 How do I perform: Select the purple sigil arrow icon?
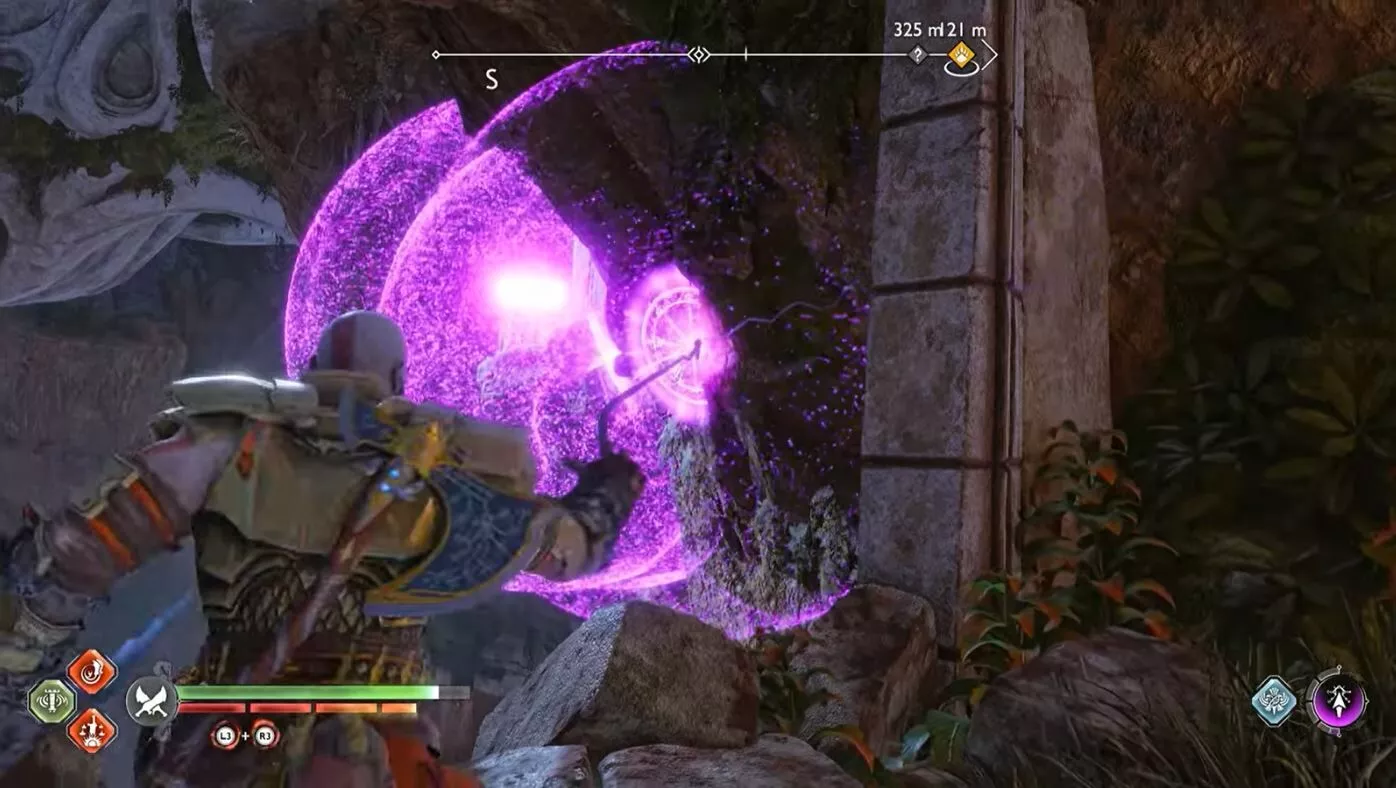point(1337,699)
